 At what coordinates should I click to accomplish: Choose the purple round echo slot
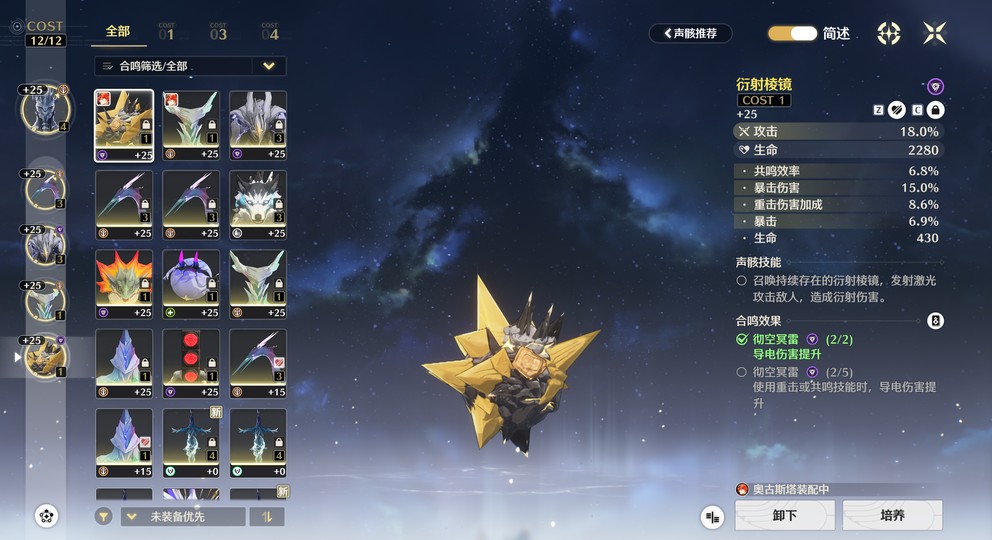(191, 284)
